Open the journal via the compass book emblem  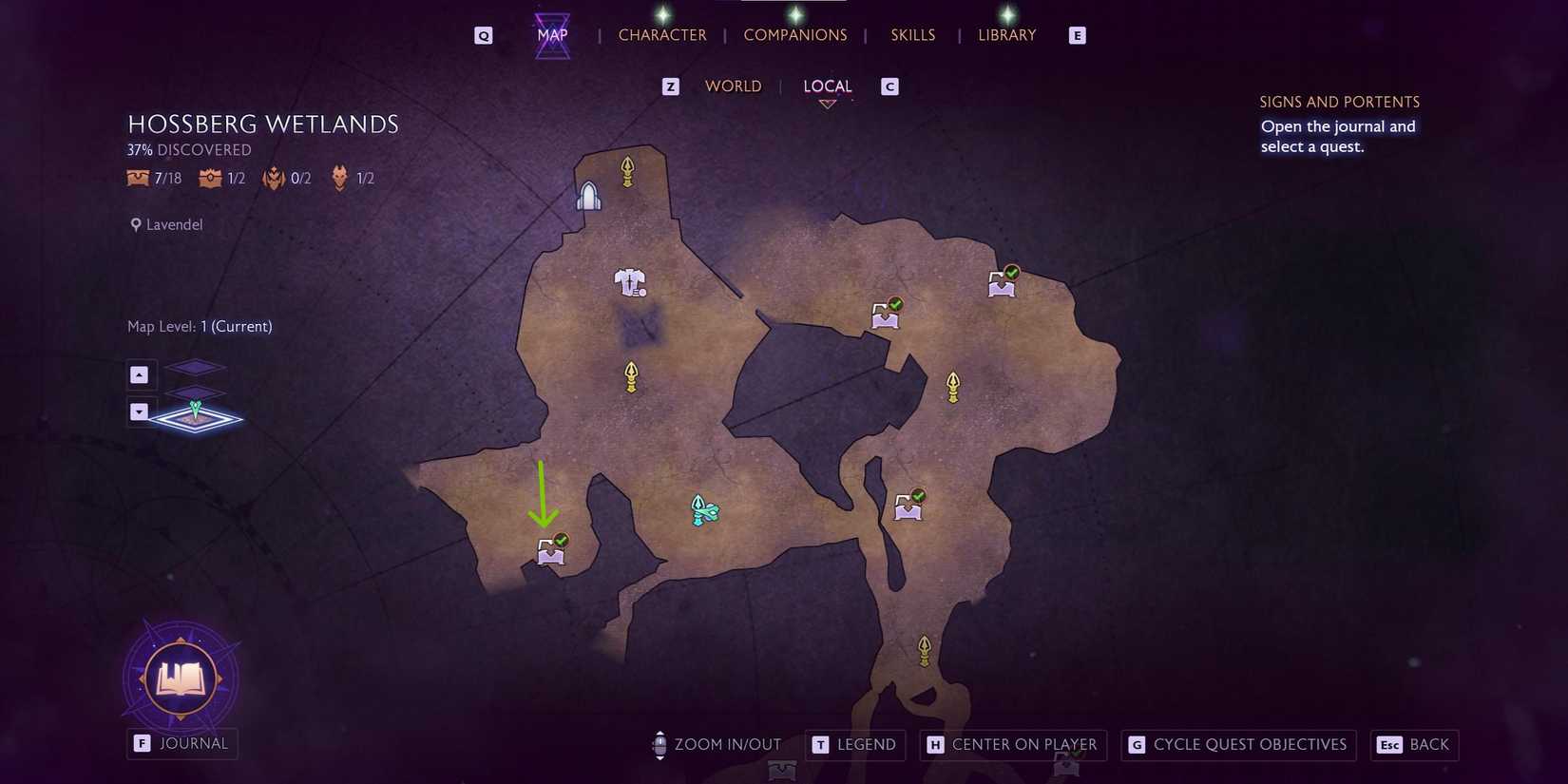pyautogui.click(x=181, y=678)
